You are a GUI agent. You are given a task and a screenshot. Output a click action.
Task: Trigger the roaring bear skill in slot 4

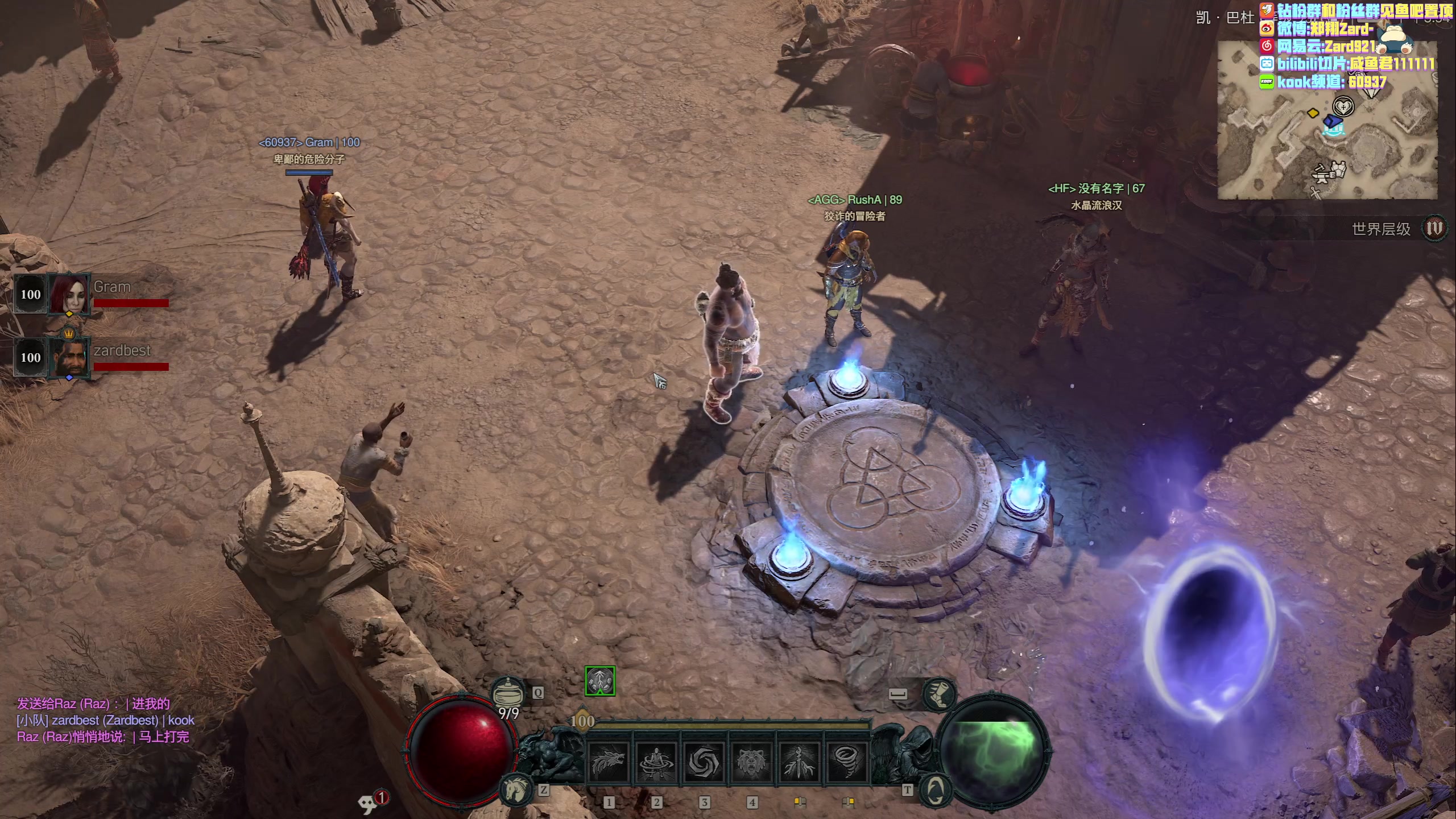[x=751, y=762]
